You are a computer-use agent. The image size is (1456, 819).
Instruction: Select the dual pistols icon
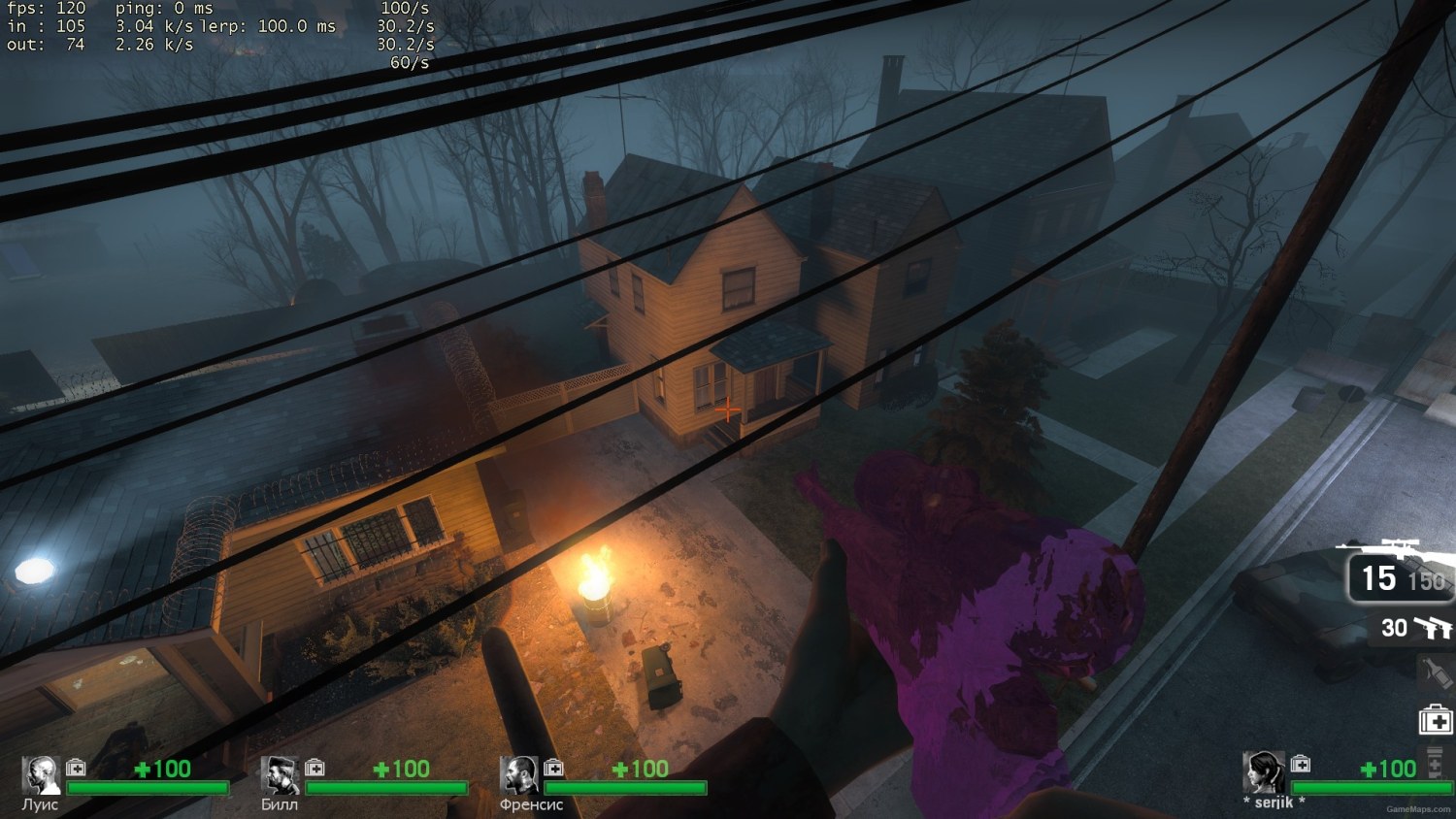click(1435, 630)
